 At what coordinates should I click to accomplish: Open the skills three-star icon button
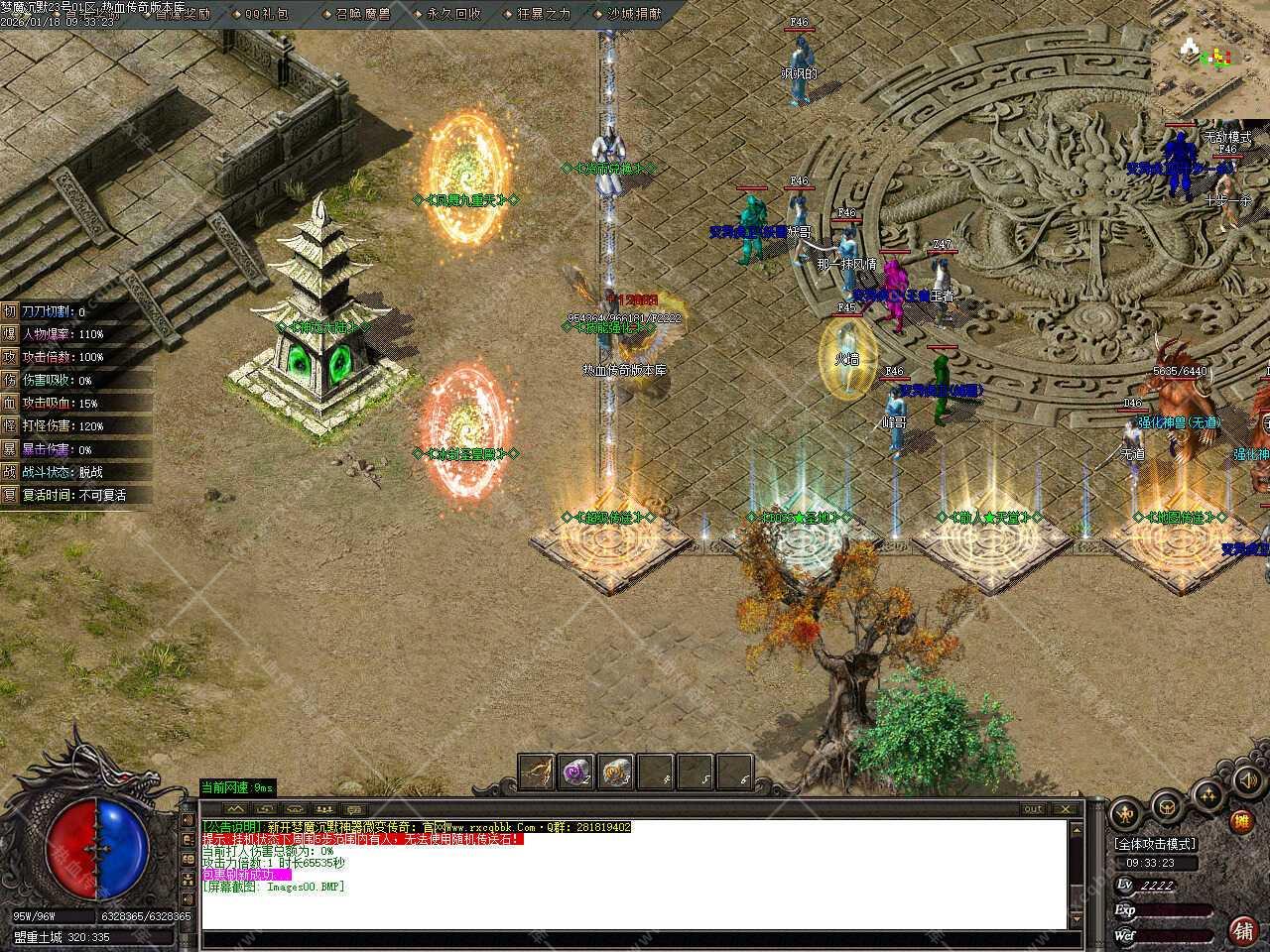[1207, 794]
